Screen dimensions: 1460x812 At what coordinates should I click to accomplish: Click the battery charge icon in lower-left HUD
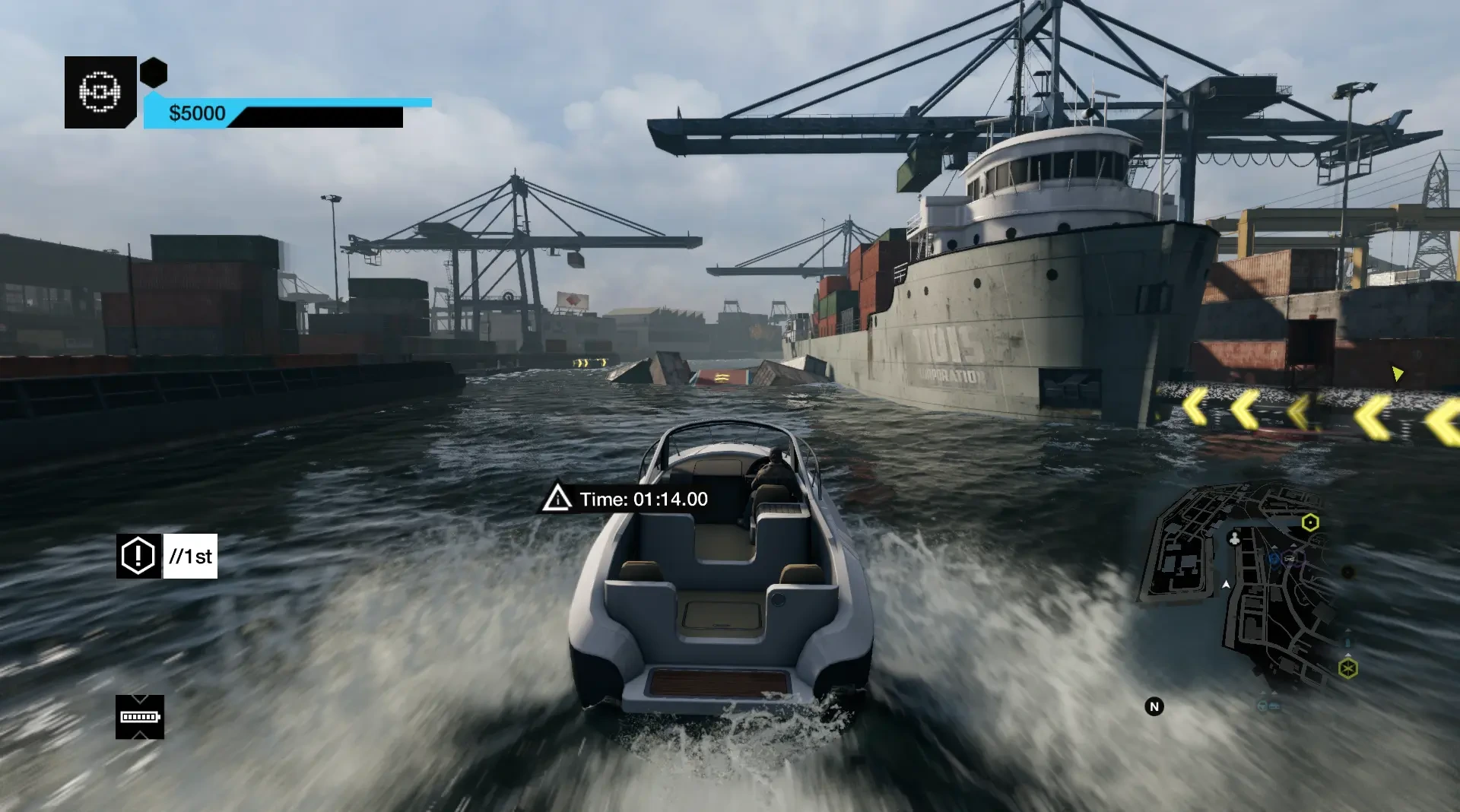(x=140, y=717)
